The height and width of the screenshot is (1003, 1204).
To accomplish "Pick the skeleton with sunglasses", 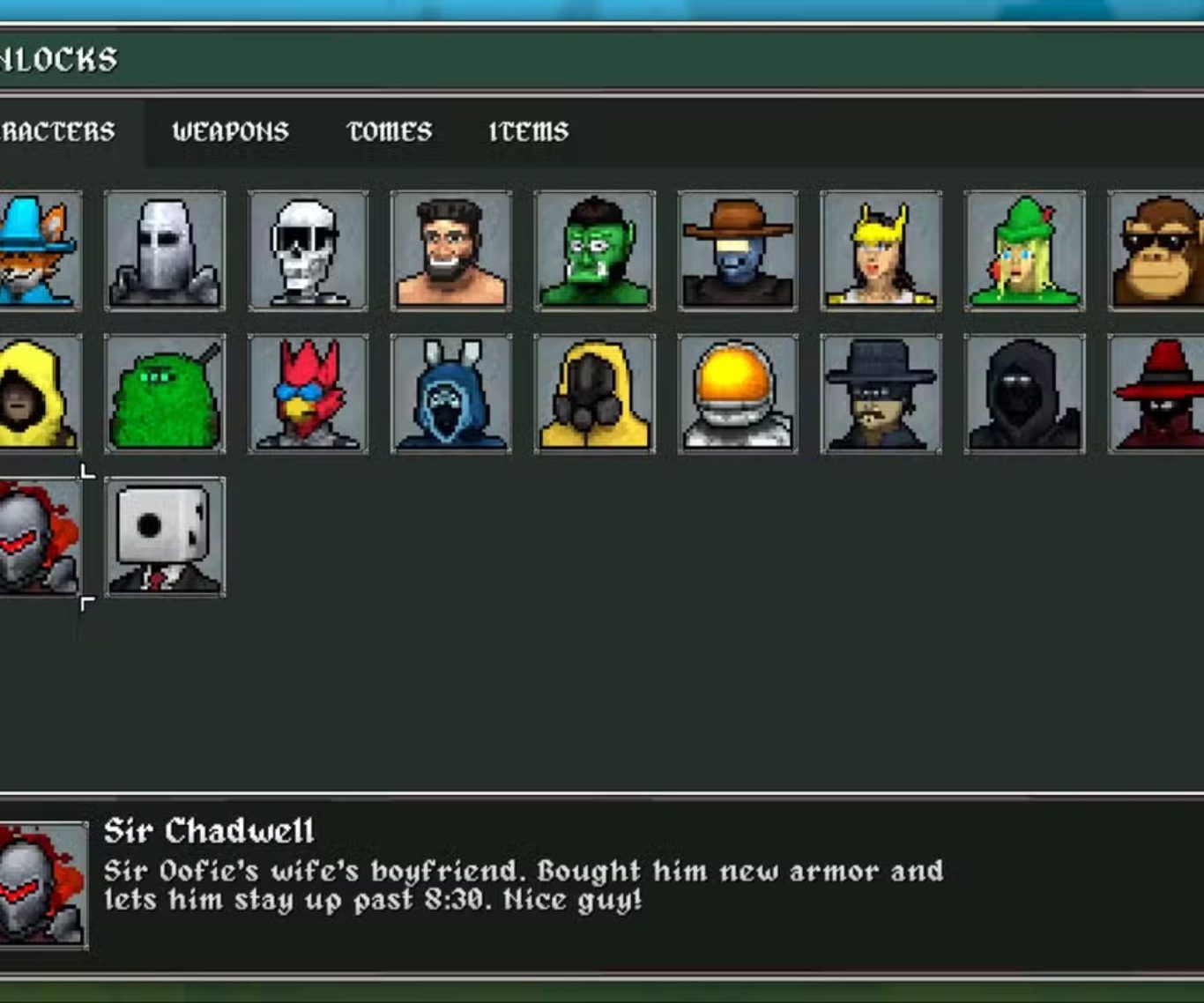I will click(x=308, y=251).
